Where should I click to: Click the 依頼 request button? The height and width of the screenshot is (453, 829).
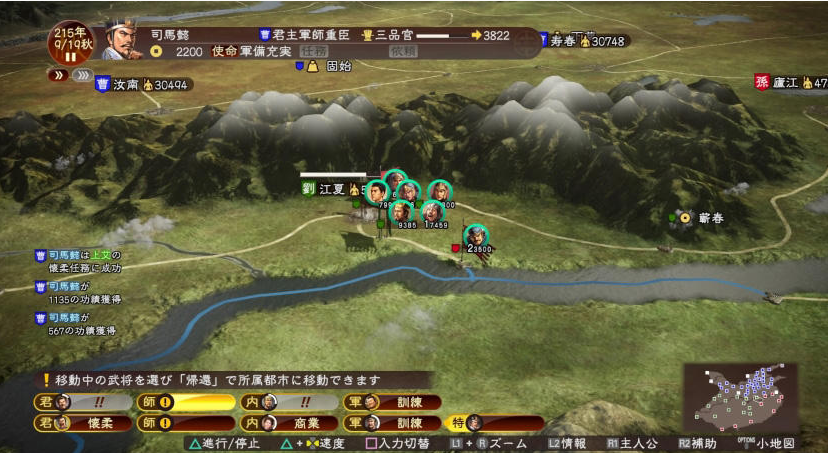(402, 51)
